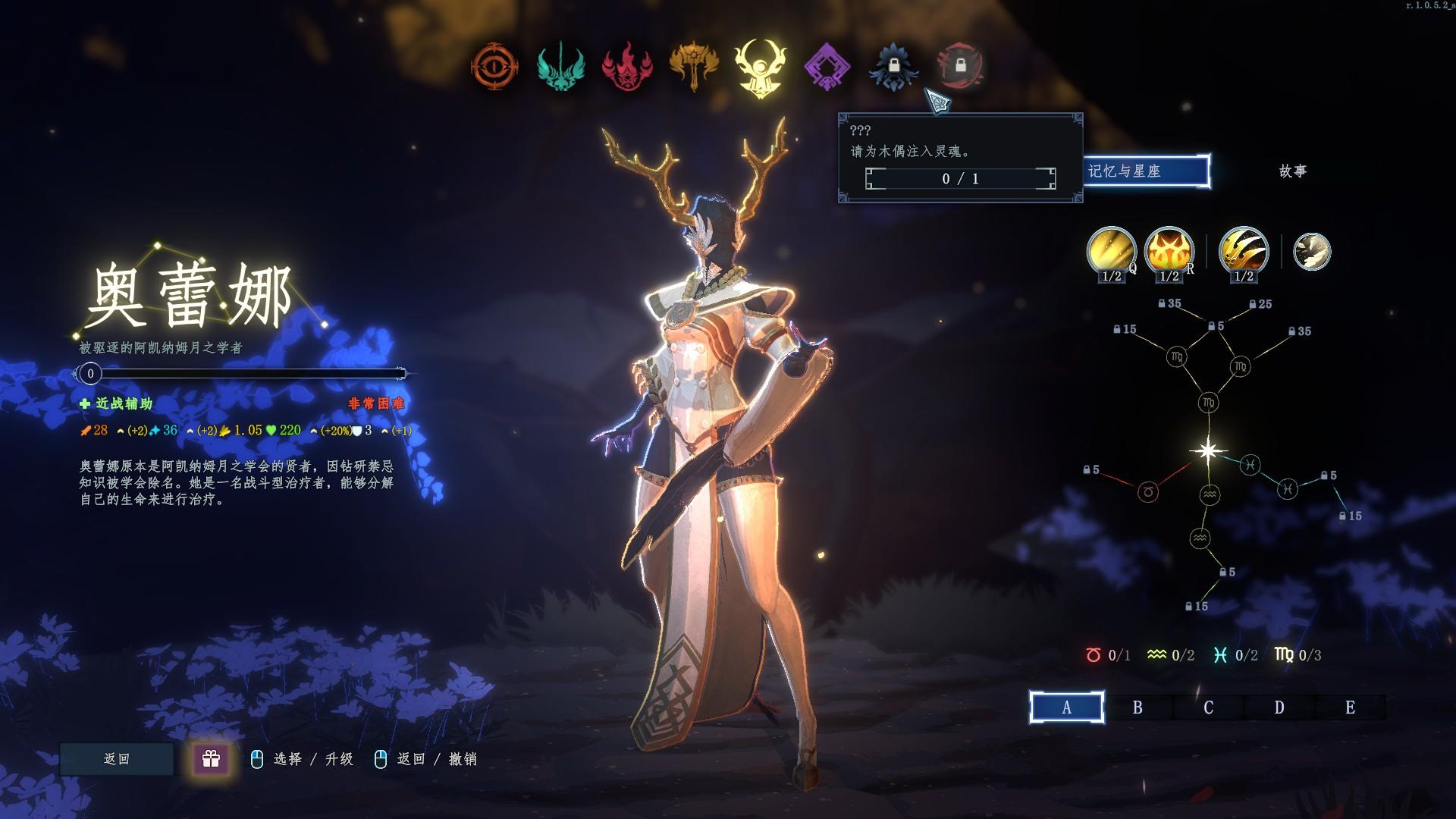Image resolution: width=1456 pixels, height=819 pixels.
Task: Choose the purple diamond character emblem
Action: pos(826,67)
